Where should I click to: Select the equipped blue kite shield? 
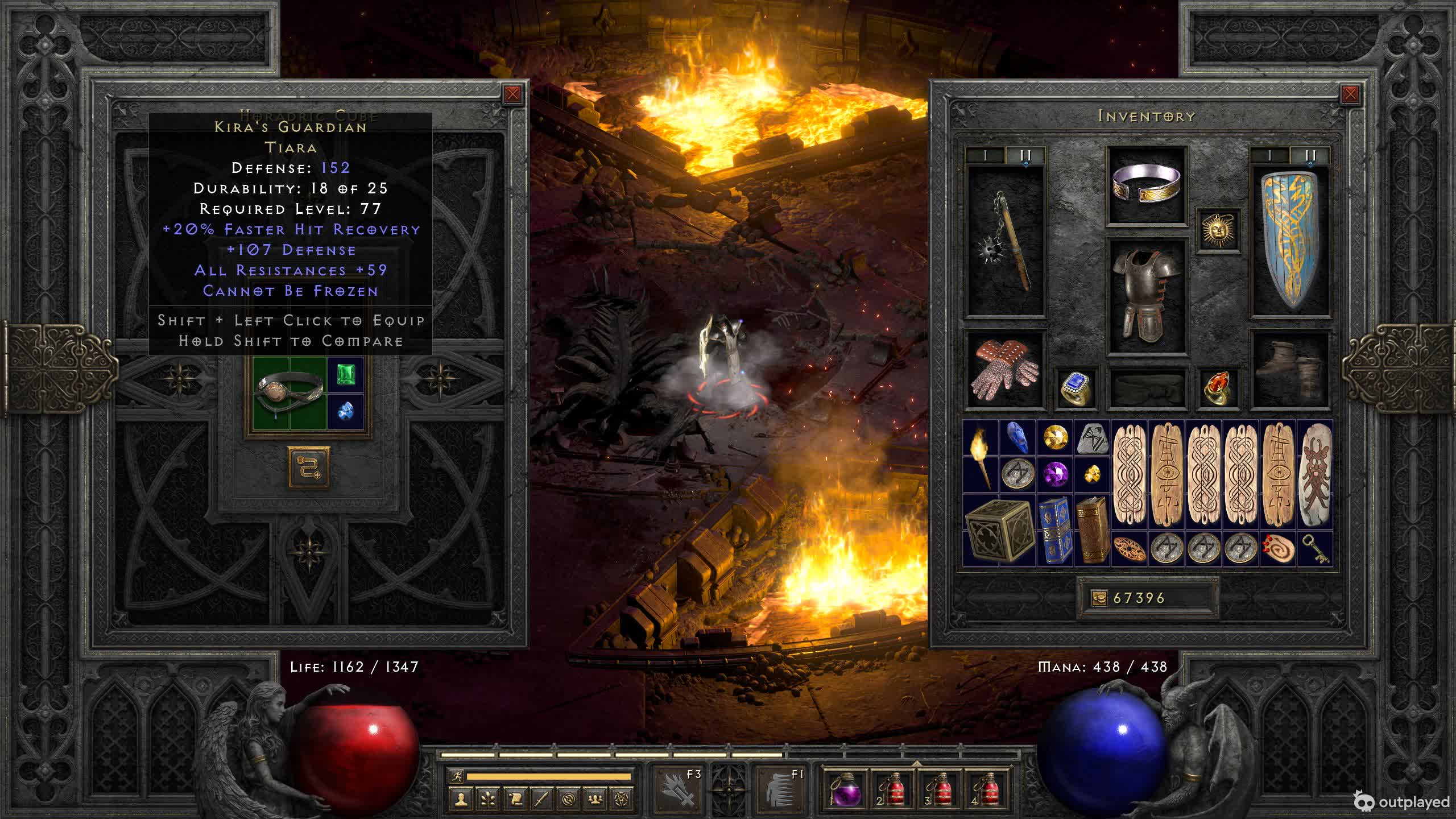click(x=1290, y=242)
